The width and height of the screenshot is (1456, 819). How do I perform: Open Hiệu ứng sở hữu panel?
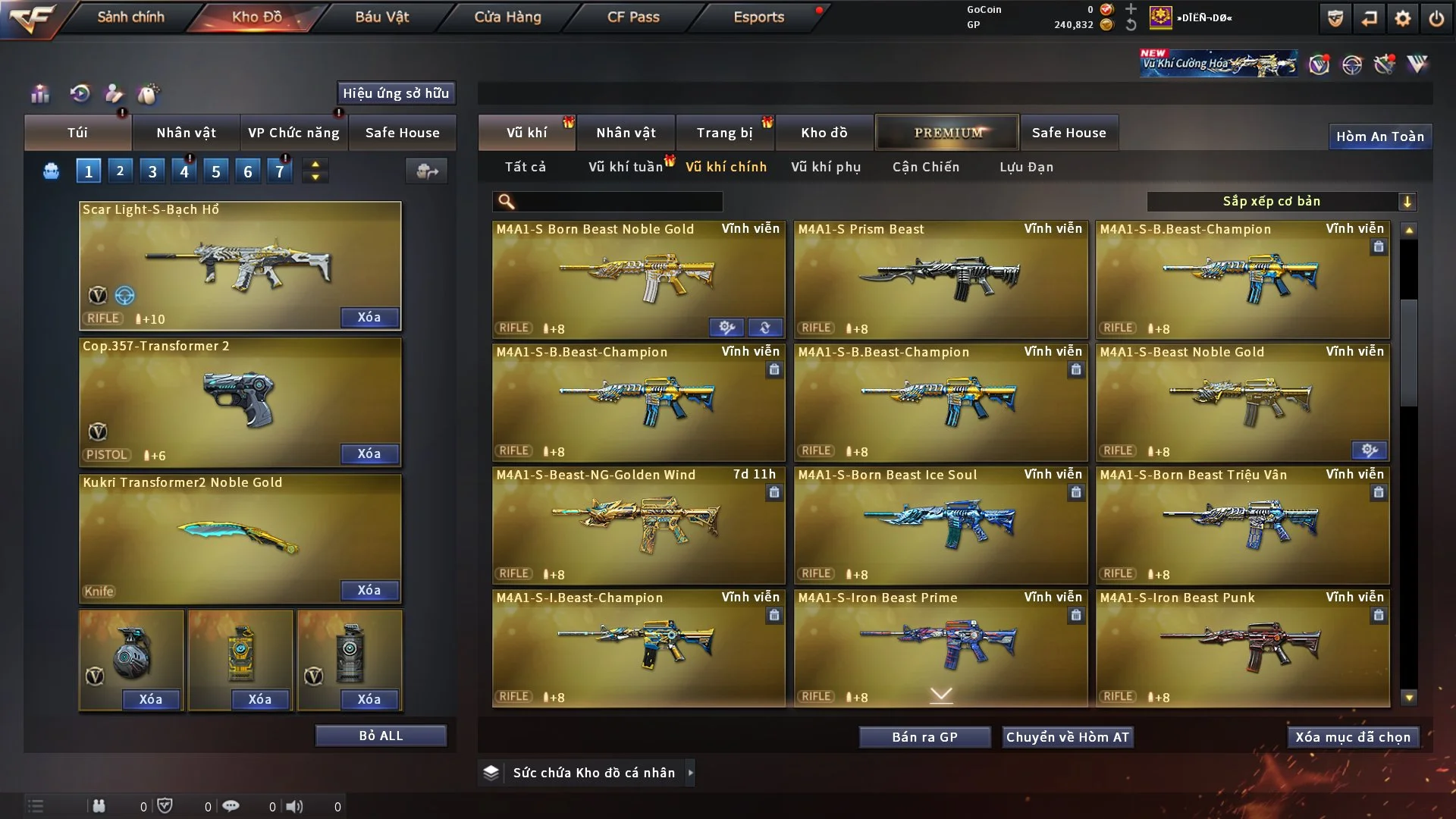tap(396, 93)
